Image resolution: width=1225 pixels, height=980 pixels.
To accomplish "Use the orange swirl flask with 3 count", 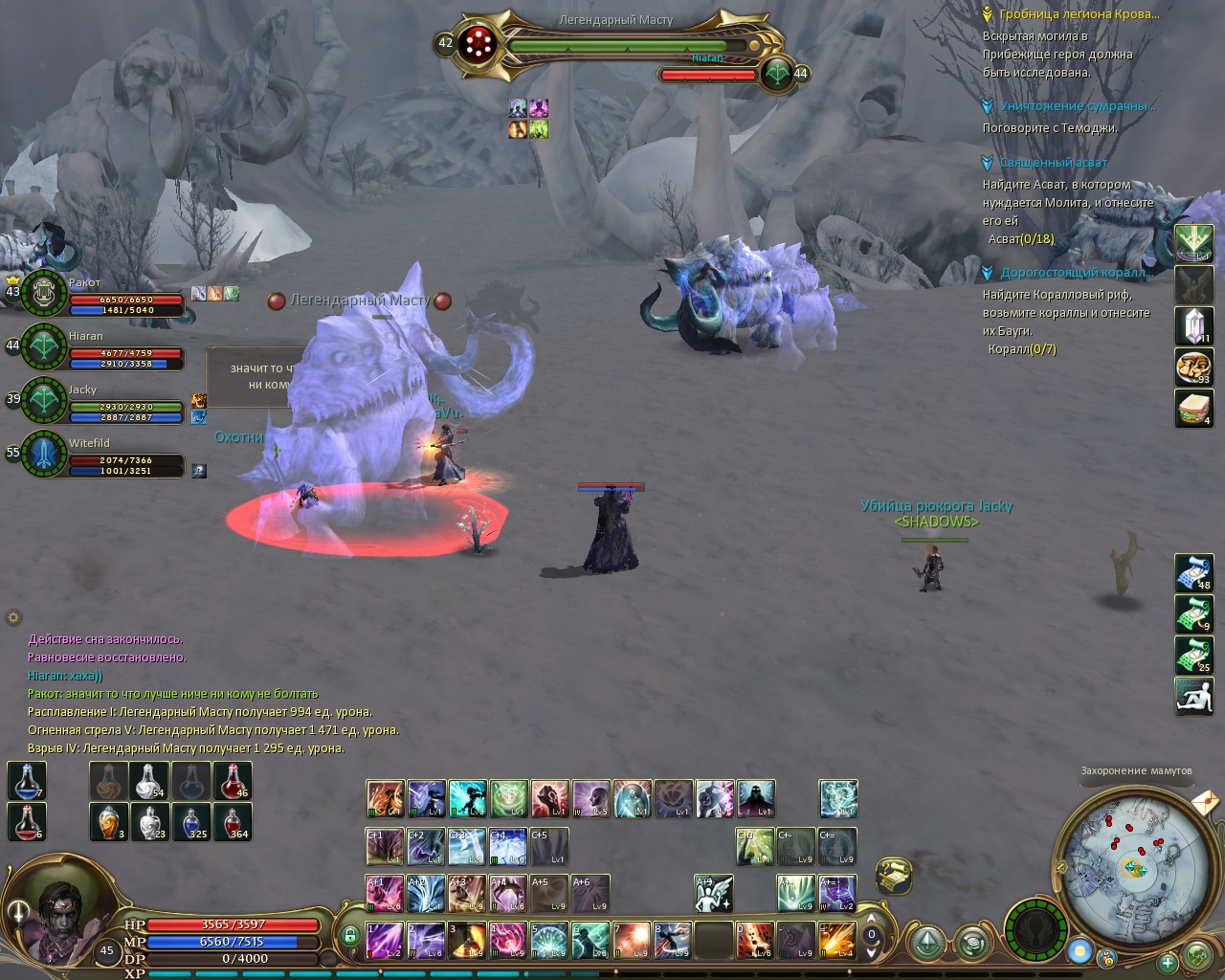I will pos(109,822).
